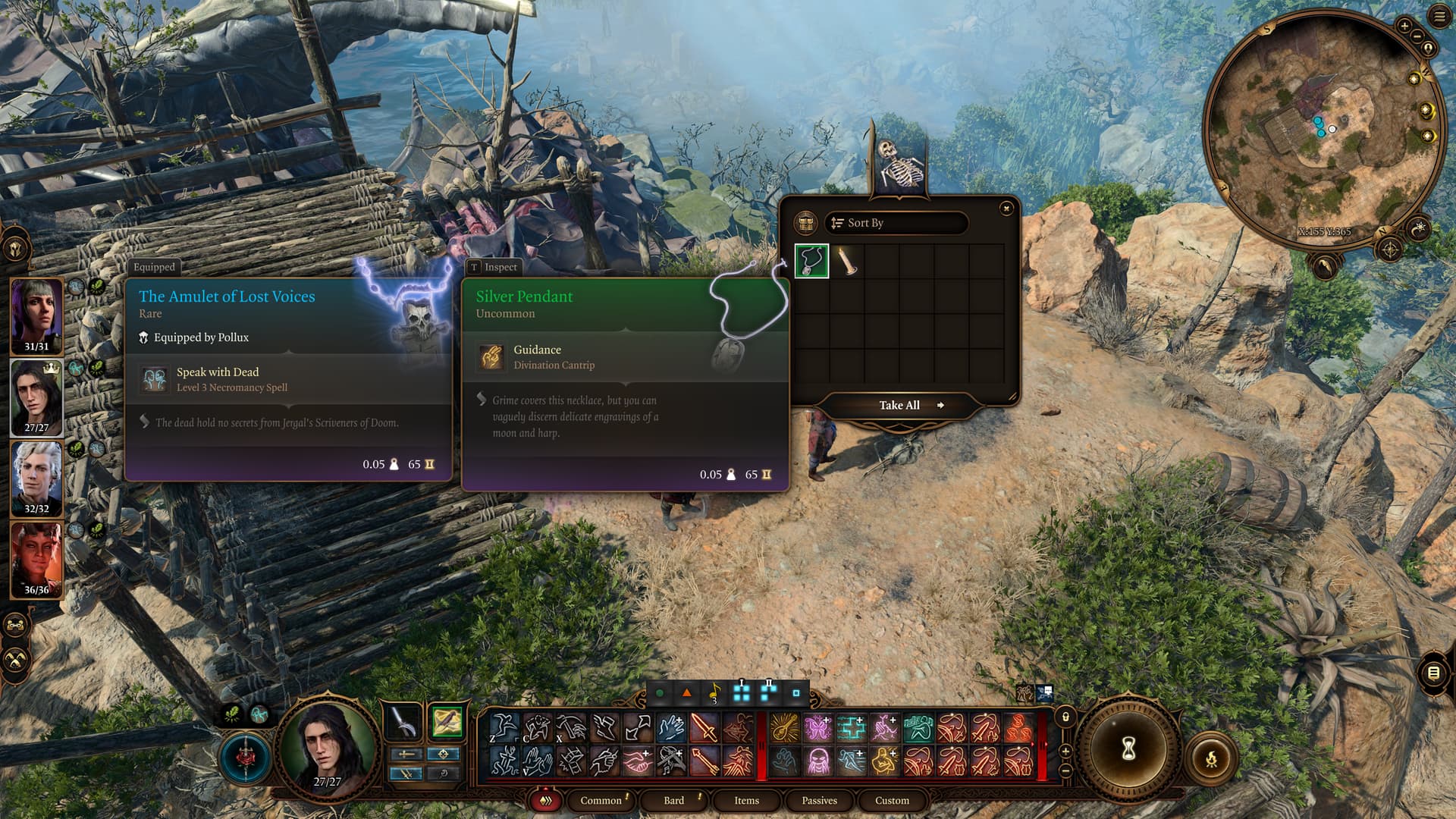The height and width of the screenshot is (819, 1456).
Task: End turn with the hourglass button
Action: (1128, 749)
